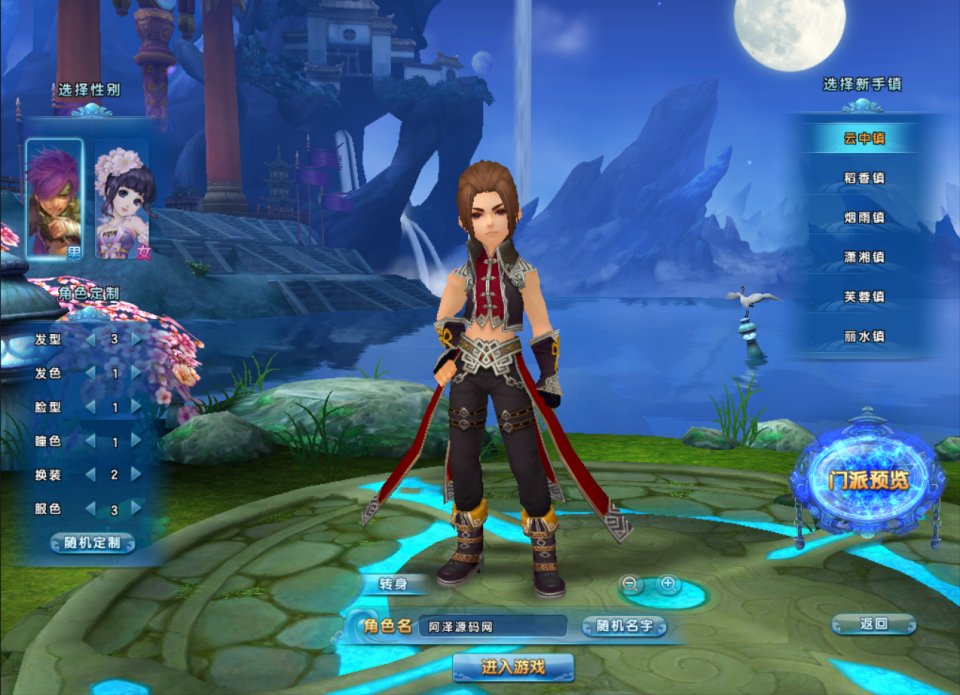The height and width of the screenshot is (695, 960).
Task: Decrease the 服色 clothing color value
Action: (x=91, y=509)
